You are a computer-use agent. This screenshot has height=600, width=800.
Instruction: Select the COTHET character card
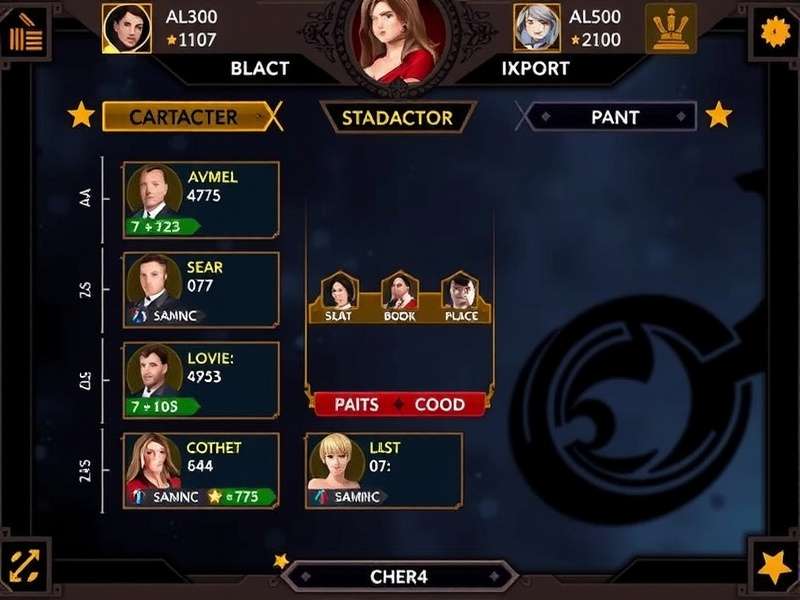[x=201, y=471]
